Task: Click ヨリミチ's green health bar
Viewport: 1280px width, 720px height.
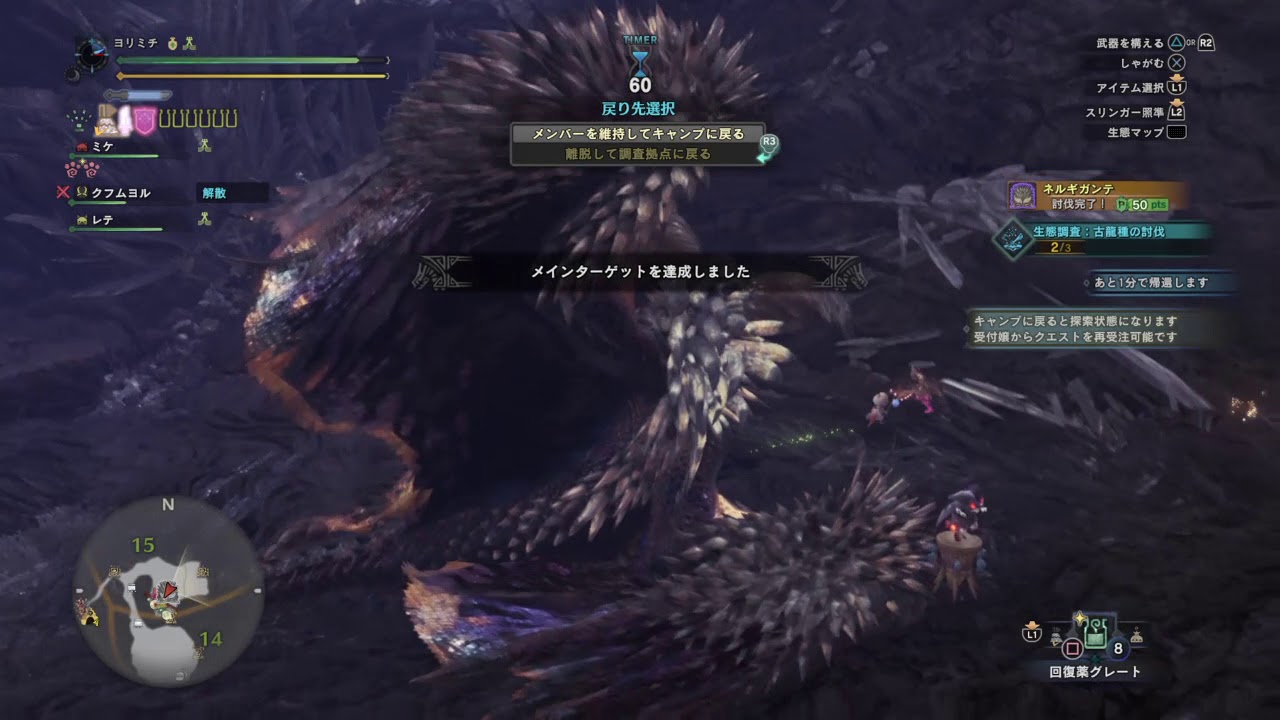Action: [240, 59]
